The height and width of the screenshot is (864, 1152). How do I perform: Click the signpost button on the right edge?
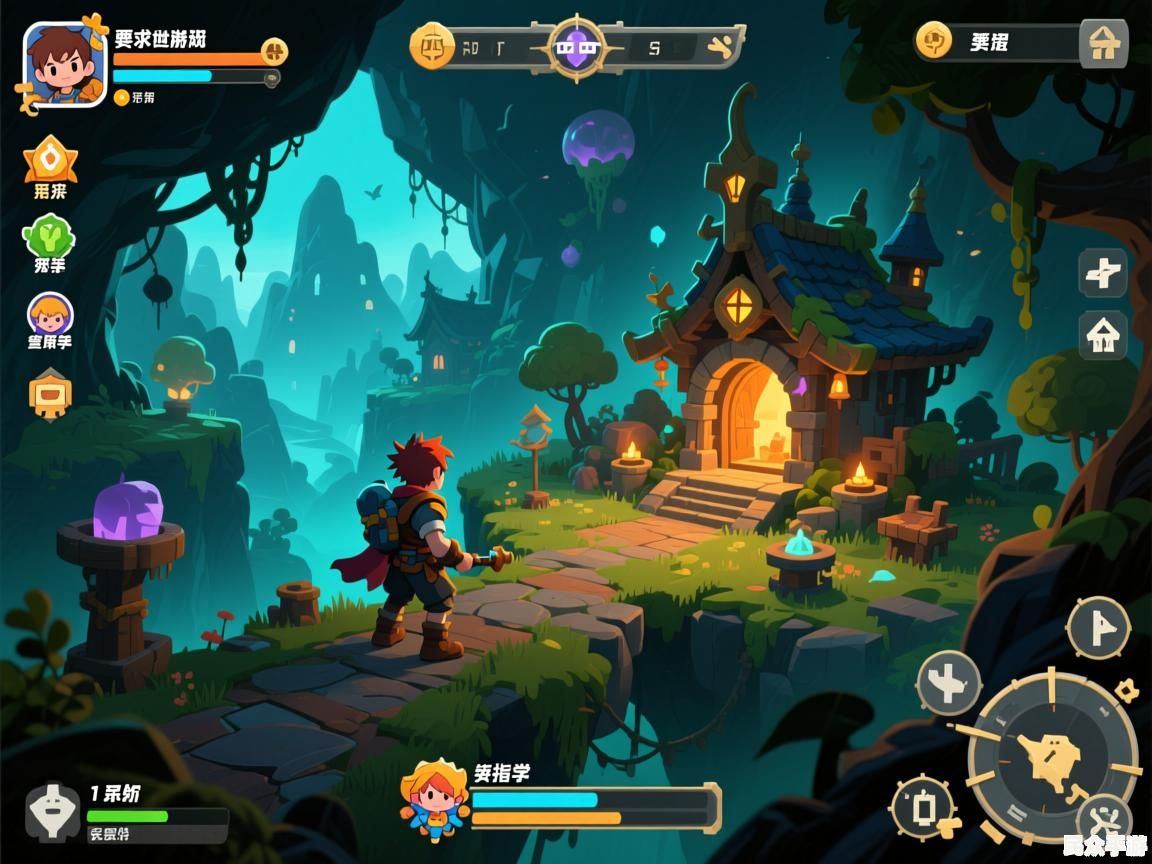[x=1103, y=273]
